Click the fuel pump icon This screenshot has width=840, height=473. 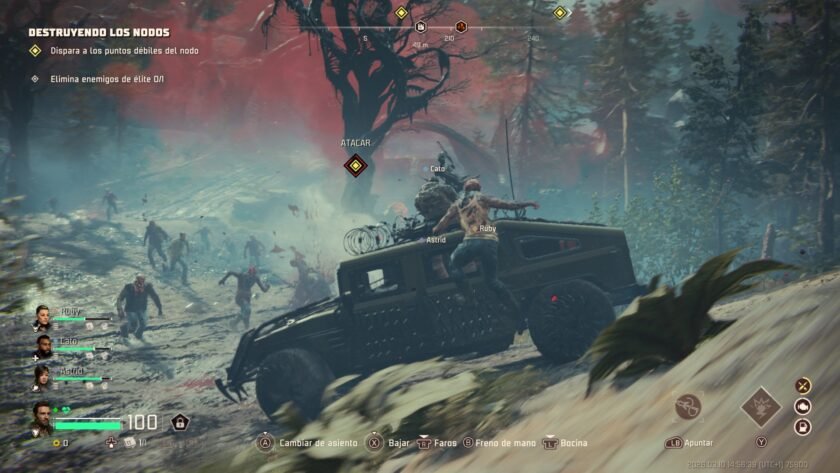pyautogui.click(x=803, y=427)
